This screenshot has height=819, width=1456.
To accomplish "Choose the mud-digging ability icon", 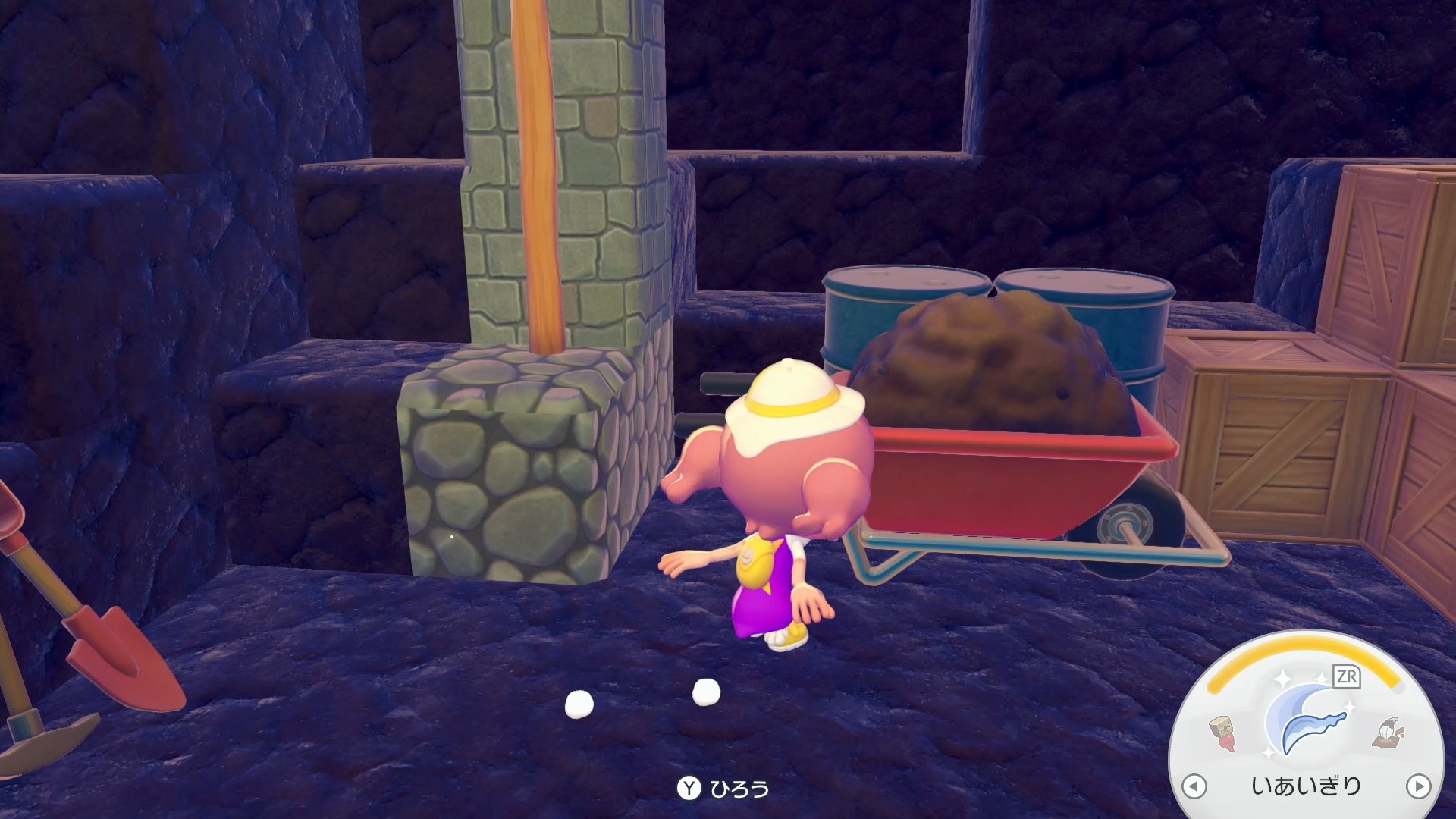I will pos(1388,733).
